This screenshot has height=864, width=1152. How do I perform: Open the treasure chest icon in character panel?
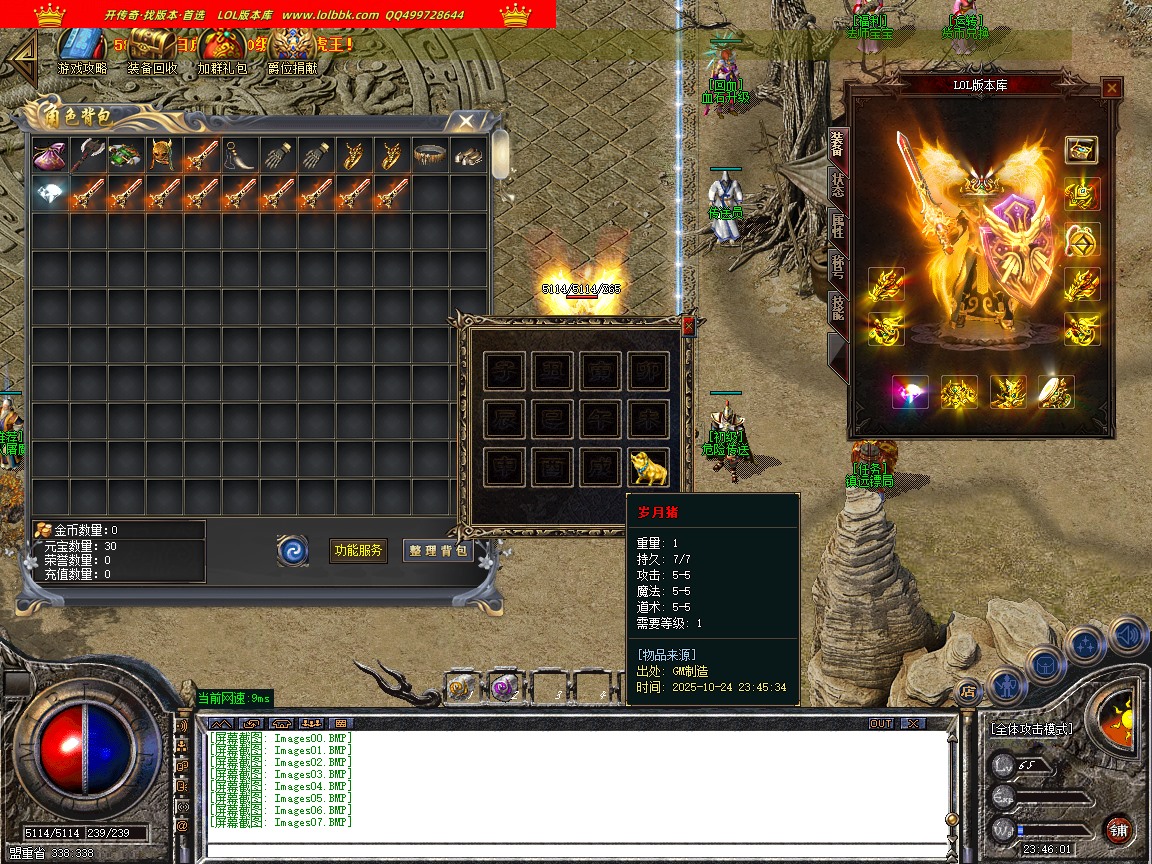(1081, 150)
